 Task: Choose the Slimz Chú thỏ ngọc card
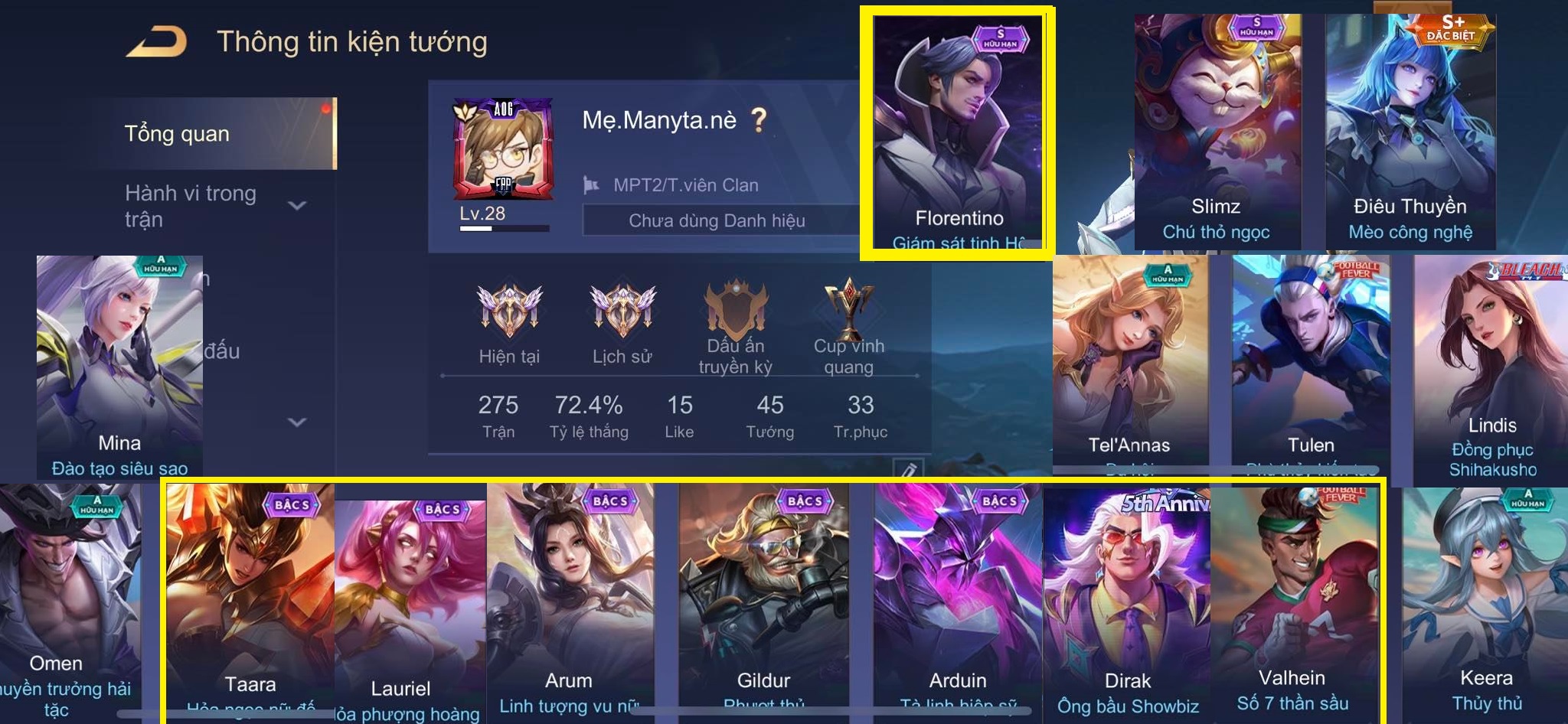click(1217, 130)
